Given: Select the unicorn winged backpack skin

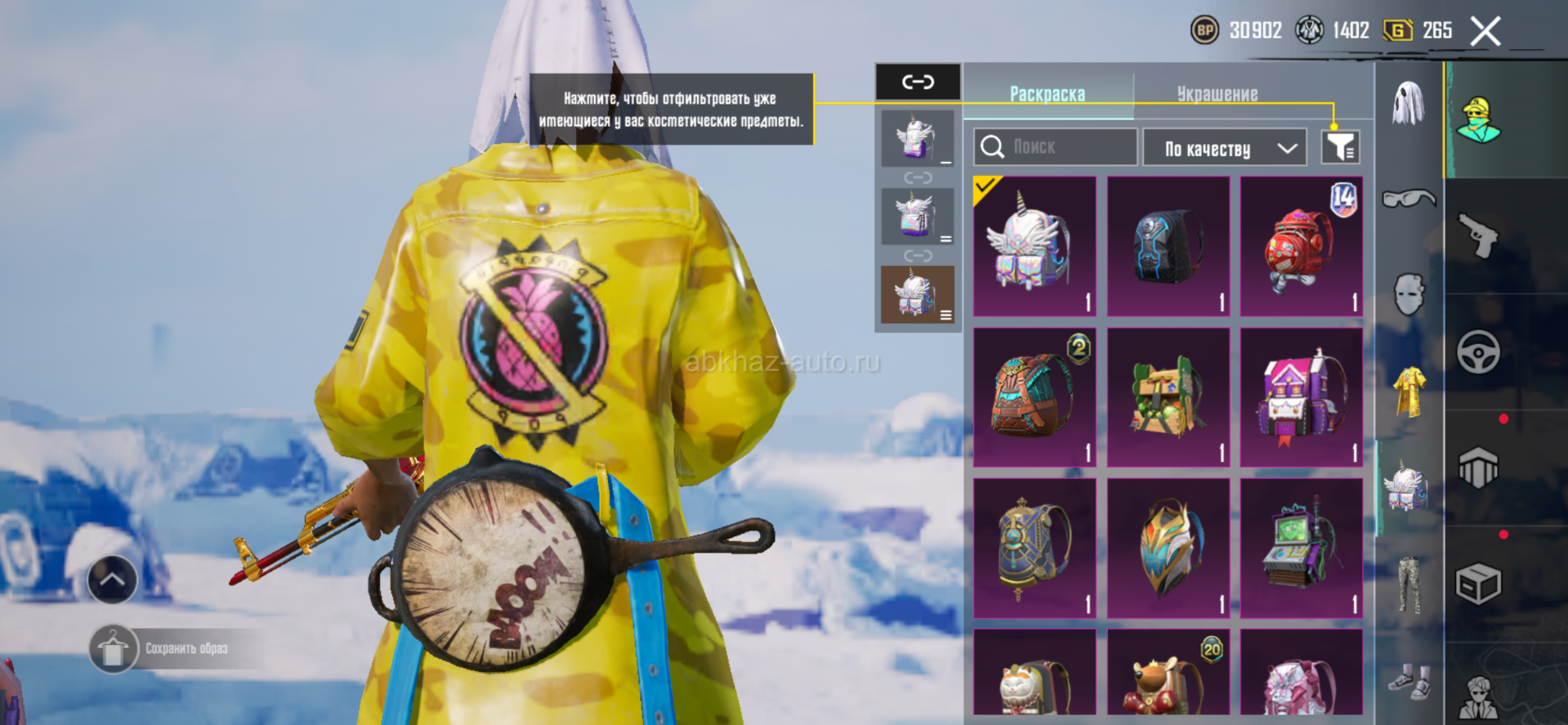Looking at the screenshot, I should pos(1034,246).
